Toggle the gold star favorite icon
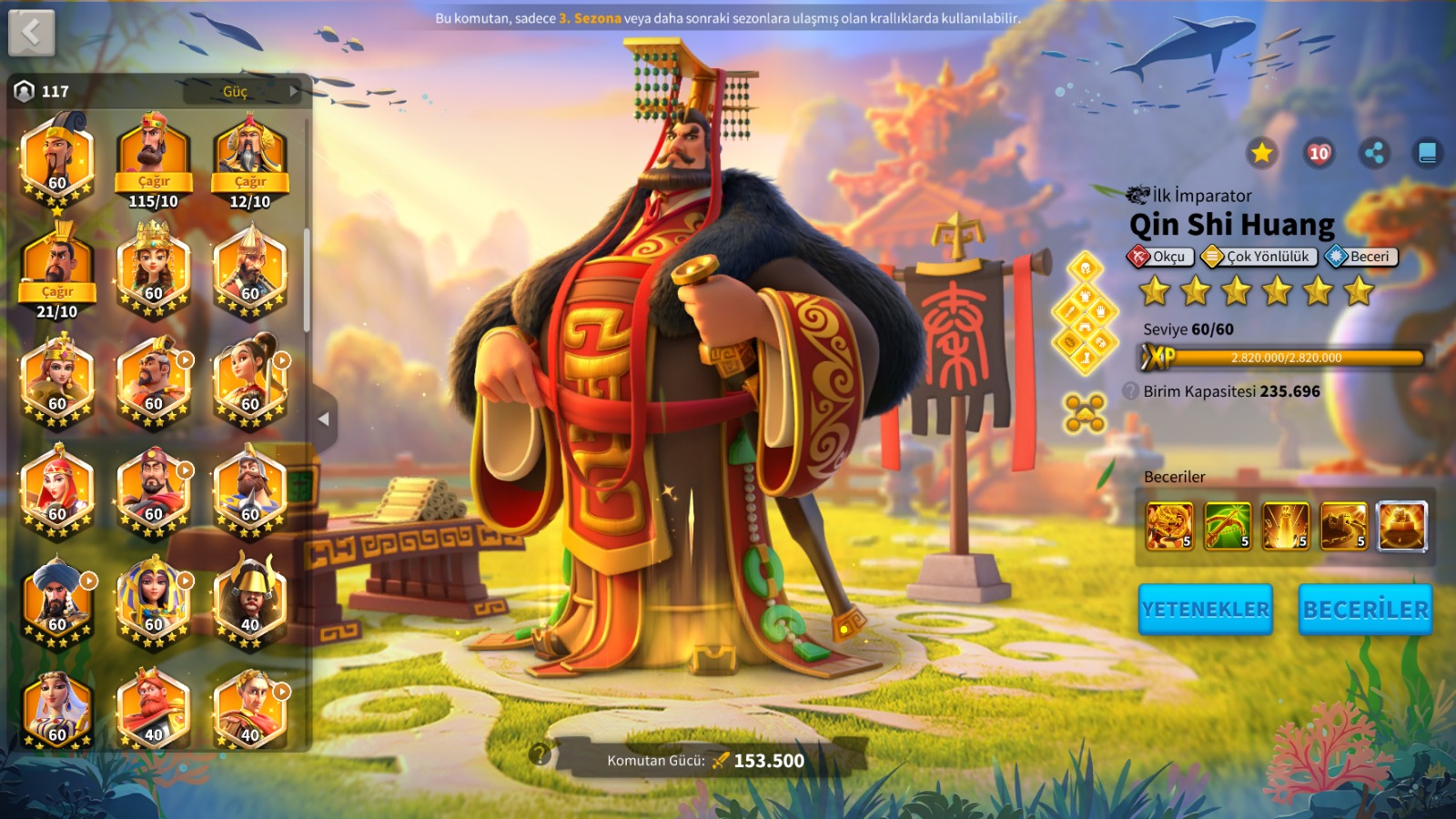Image resolution: width=1456 pixels, height=819 pixels. coord(1261,153)
